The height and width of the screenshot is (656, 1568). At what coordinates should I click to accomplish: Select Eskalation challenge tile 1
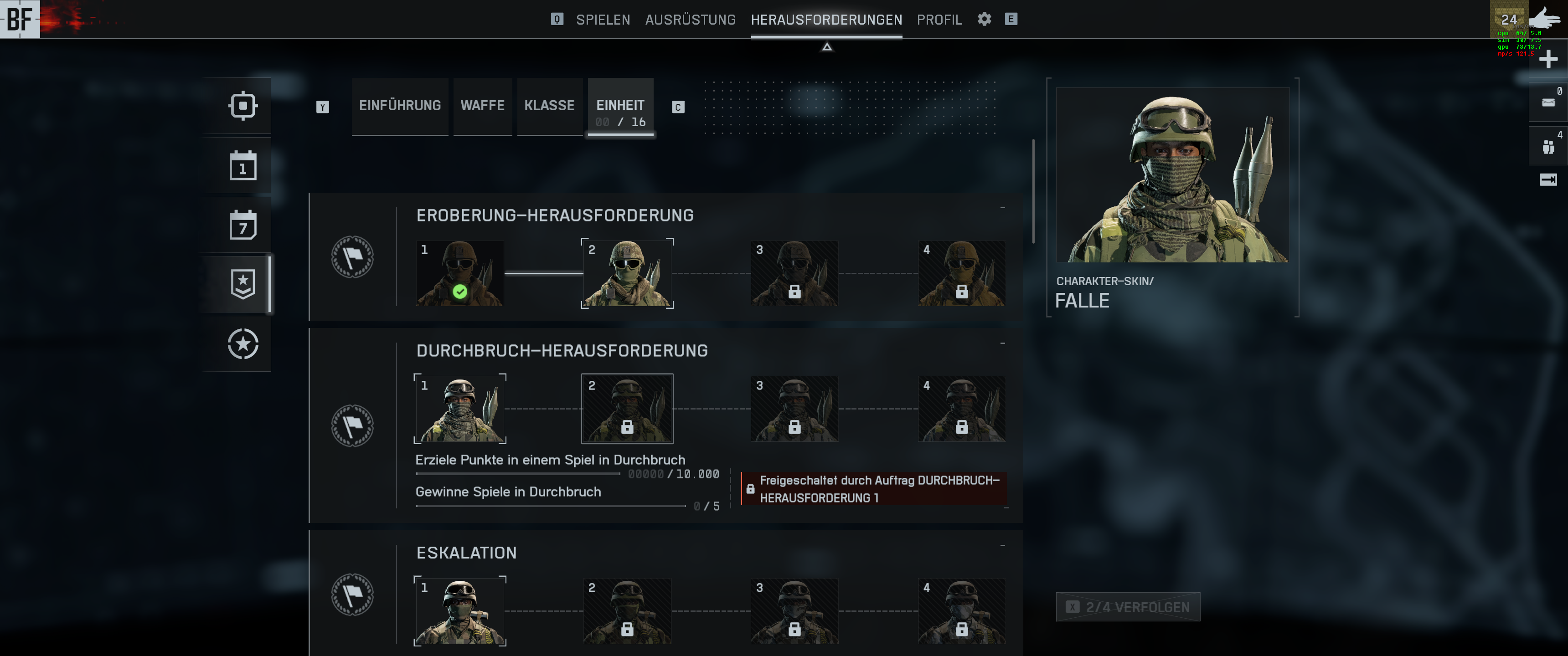pyautogui.click(x=459, y=611)
